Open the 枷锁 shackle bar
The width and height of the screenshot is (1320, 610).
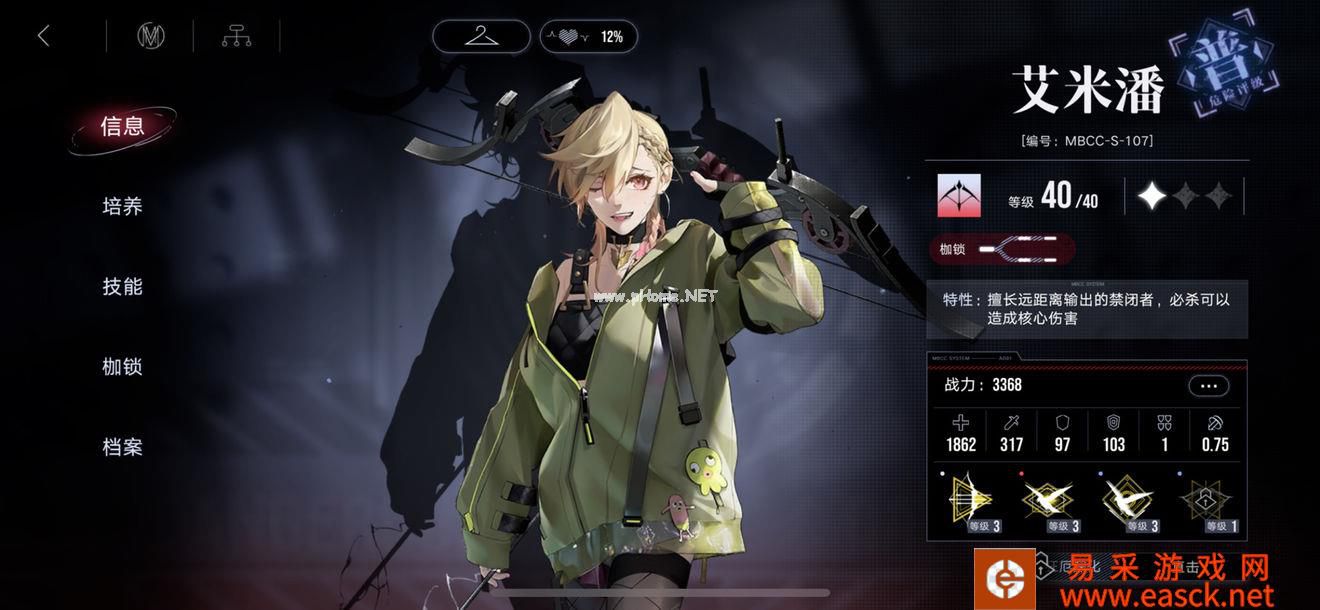click(1002, 249)
